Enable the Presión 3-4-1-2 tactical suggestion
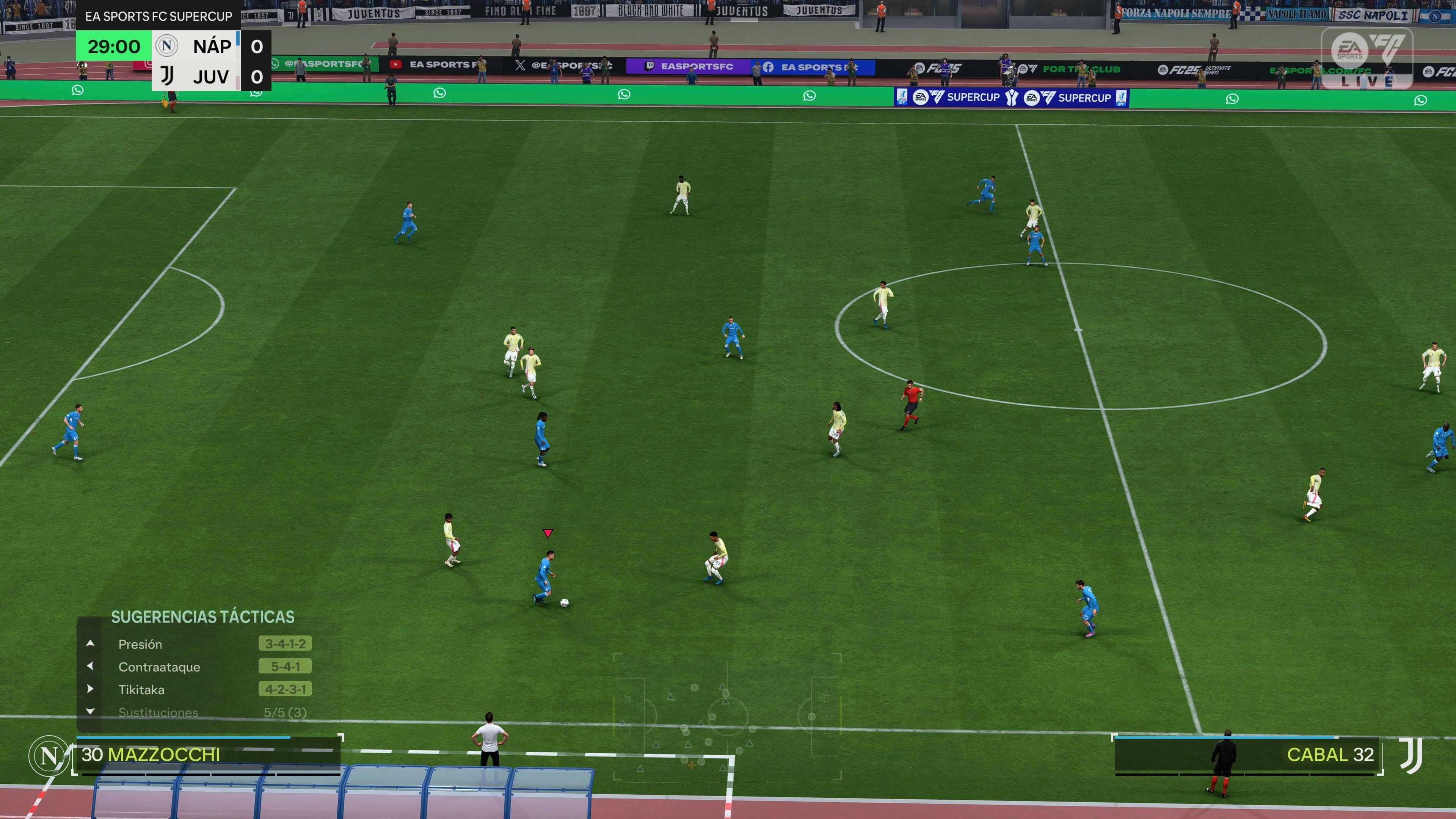Image resolution: width=1456 pixels, height=819 pixels. click(286, 644)
